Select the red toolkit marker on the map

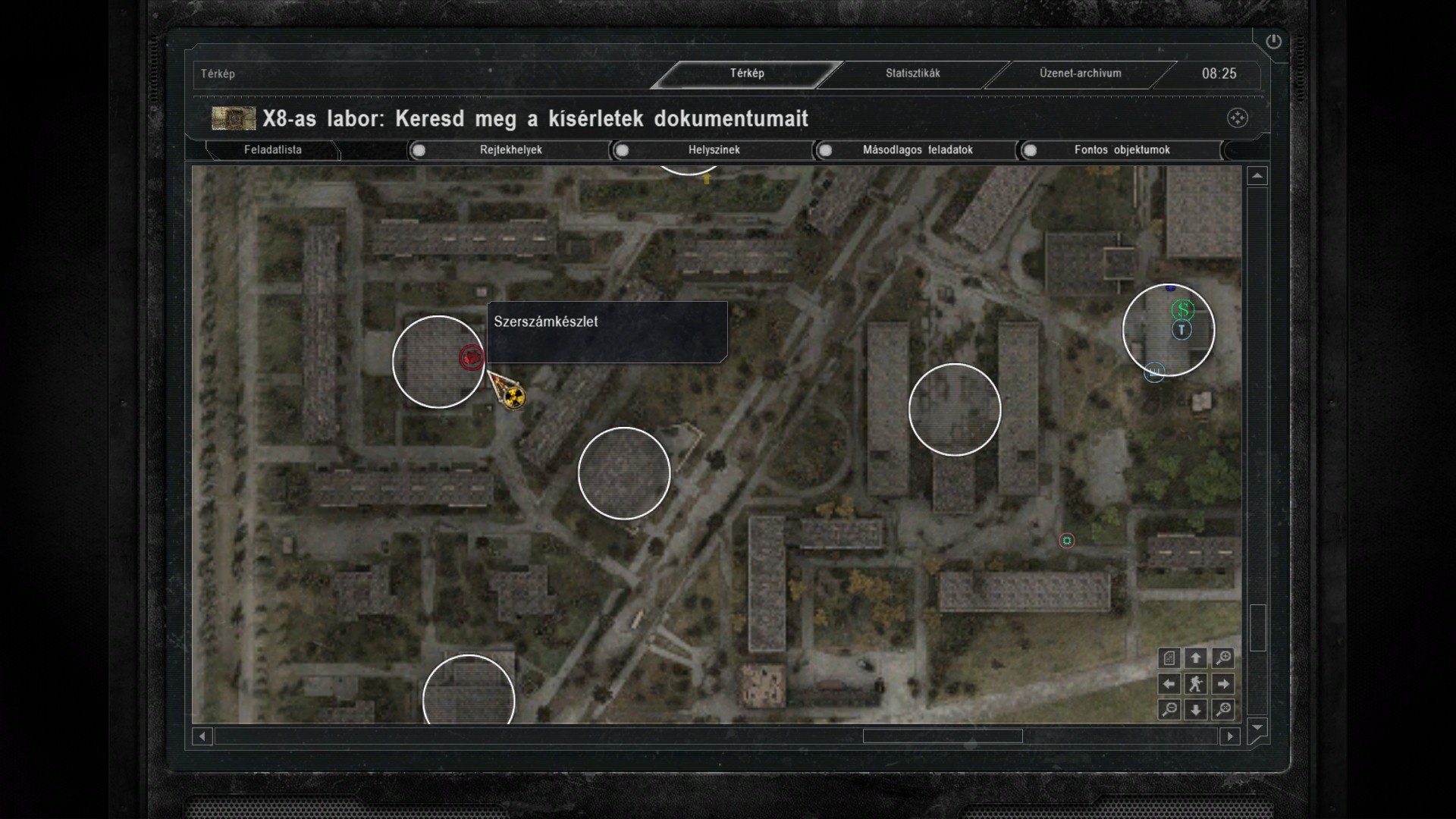[x=471, y=358]
